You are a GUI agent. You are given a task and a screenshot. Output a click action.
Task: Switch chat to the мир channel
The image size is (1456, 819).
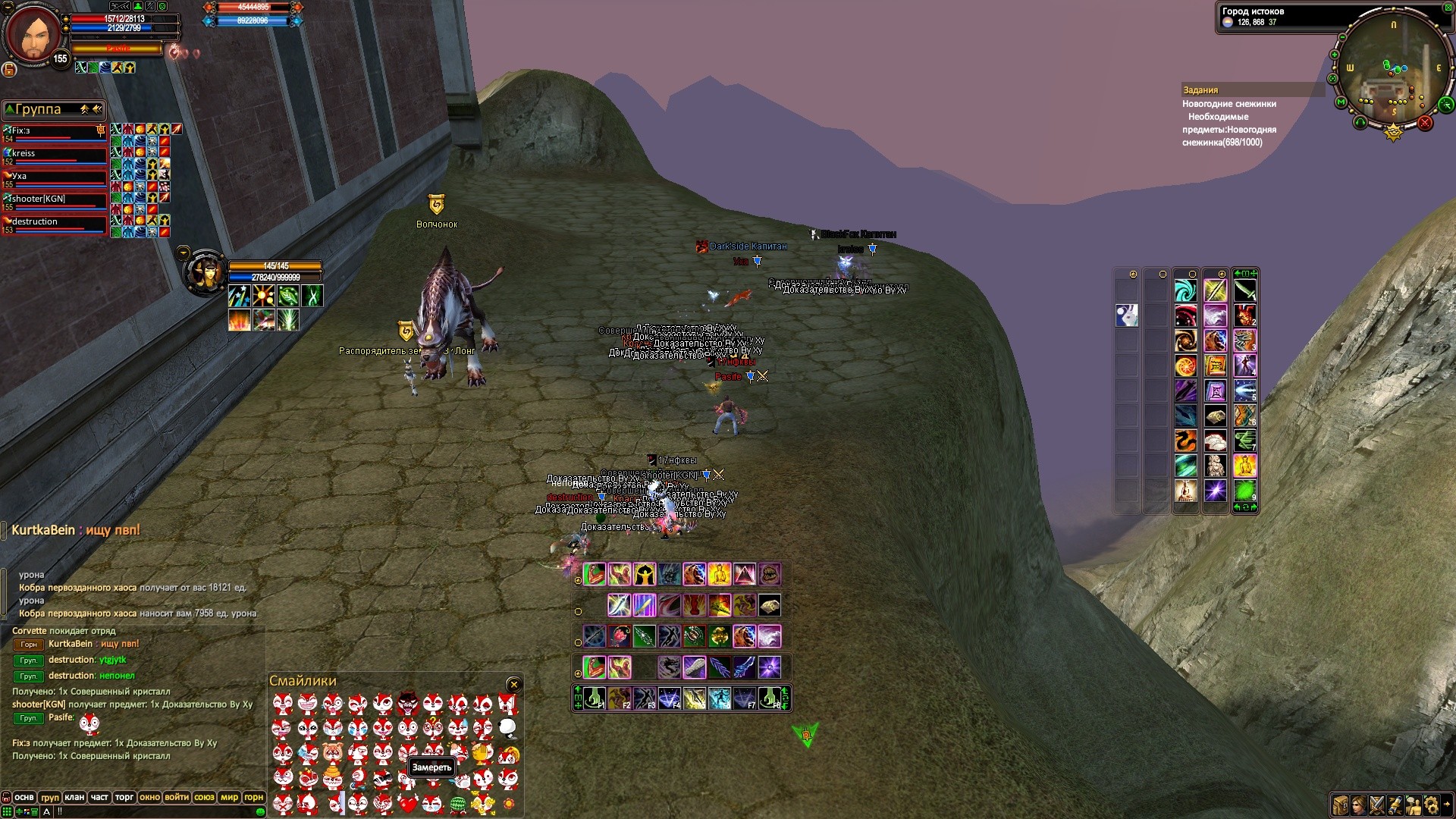click(229, 797)
